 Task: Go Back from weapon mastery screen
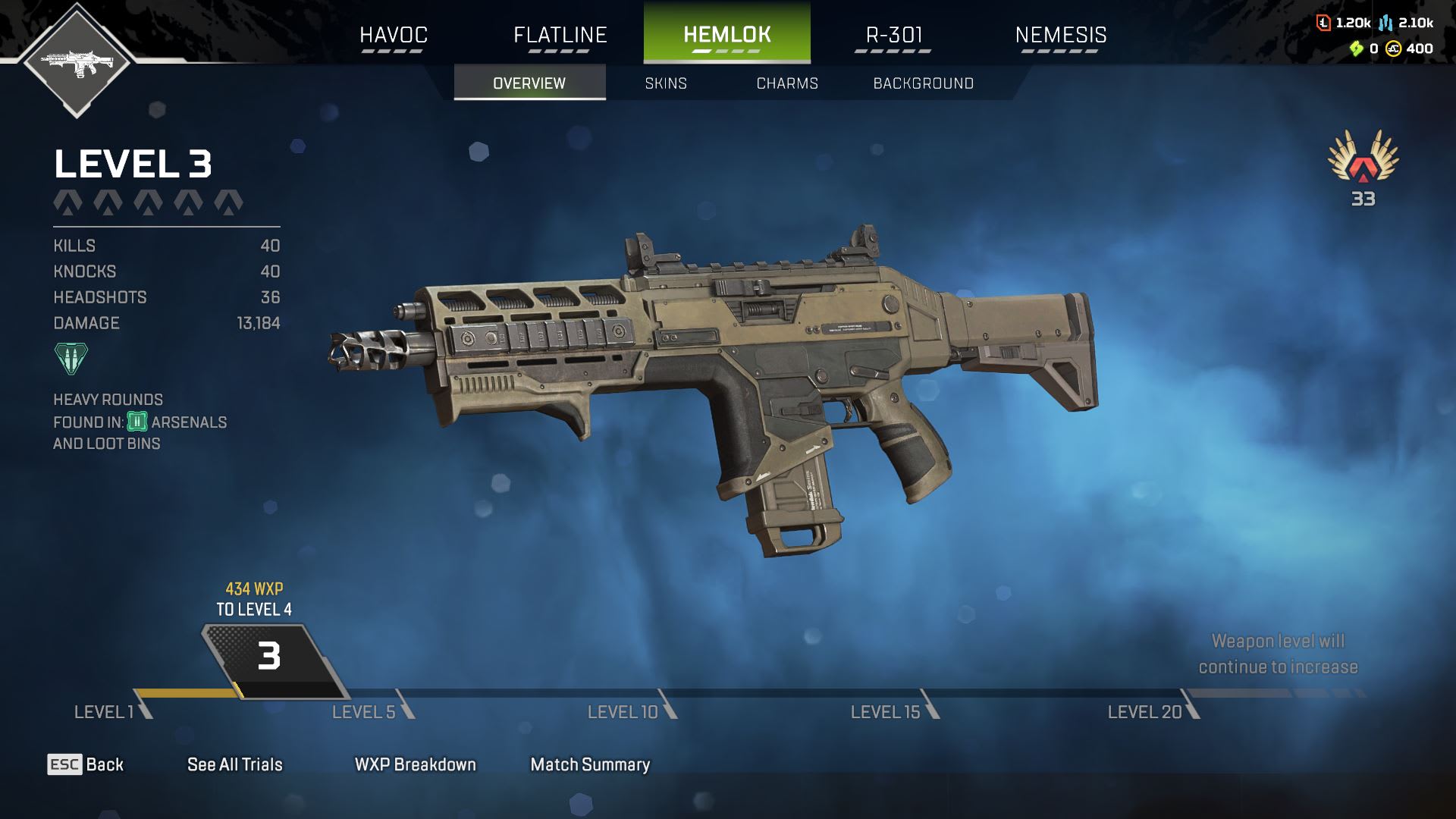click(x=86, y=764)
